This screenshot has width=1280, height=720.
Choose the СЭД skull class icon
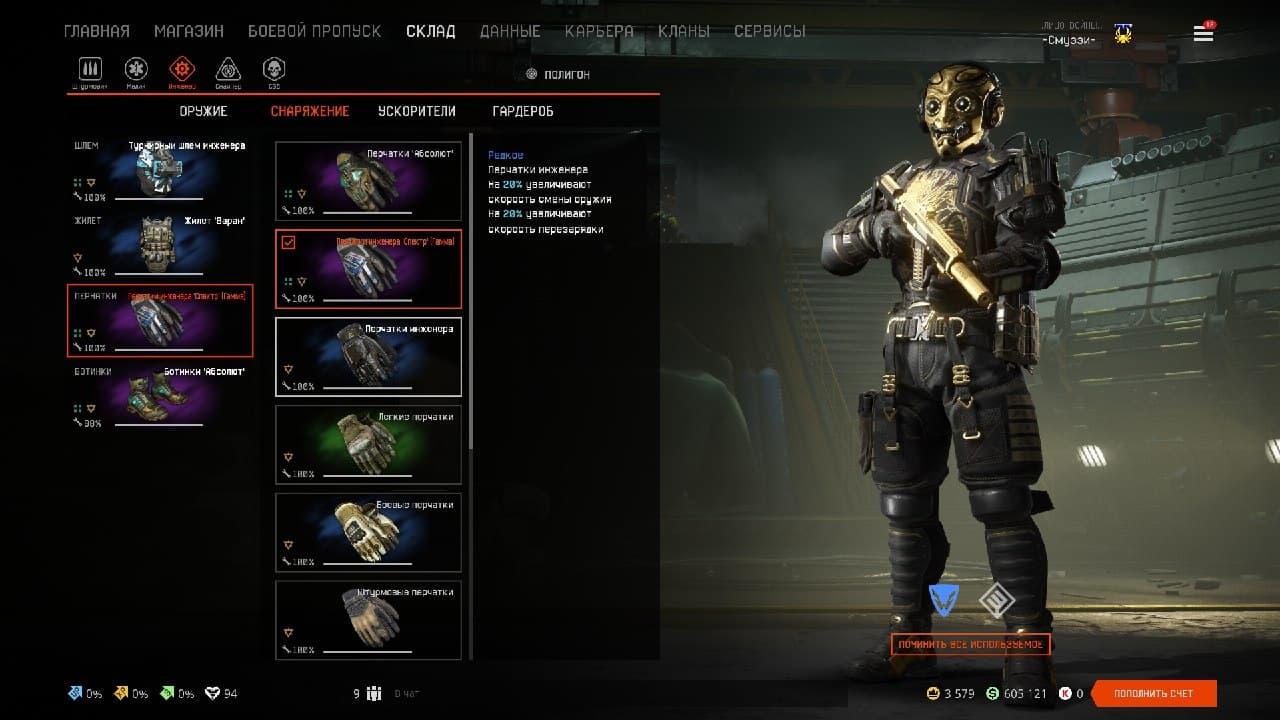coord(273,69)
